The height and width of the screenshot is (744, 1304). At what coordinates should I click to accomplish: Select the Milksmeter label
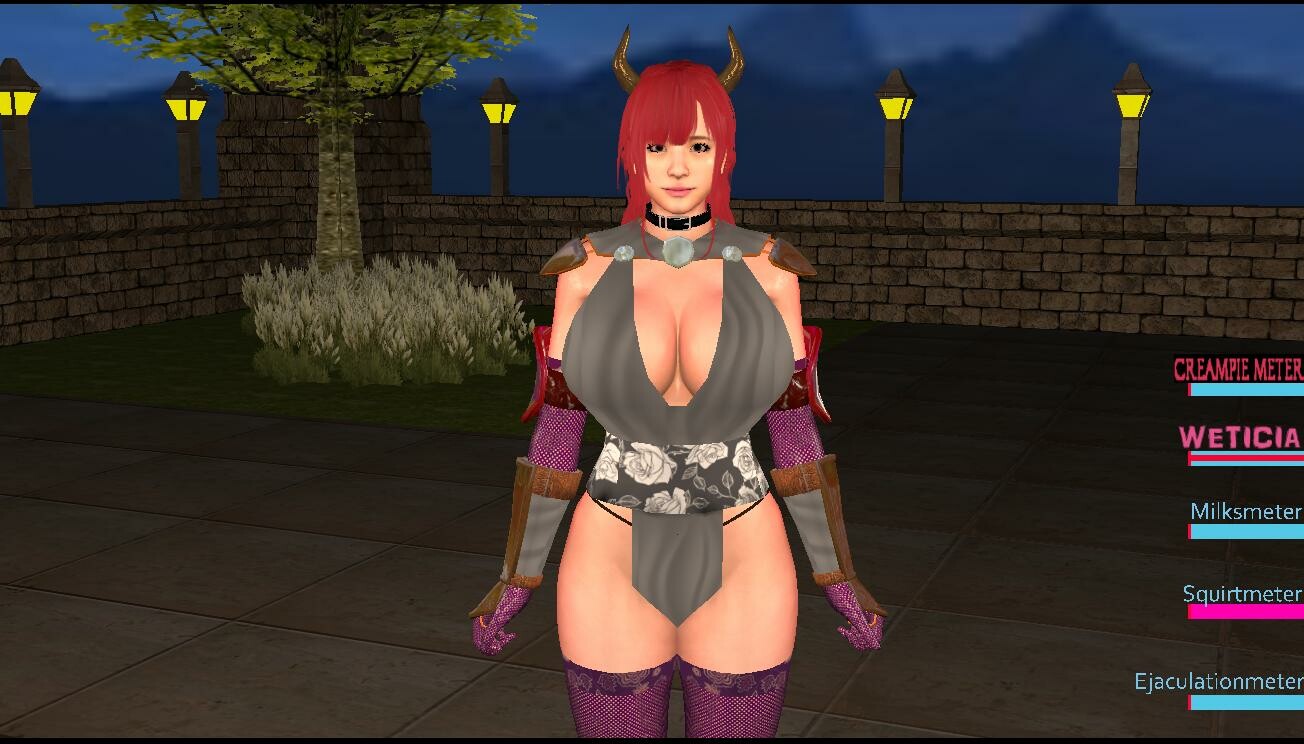[1243, 512]
